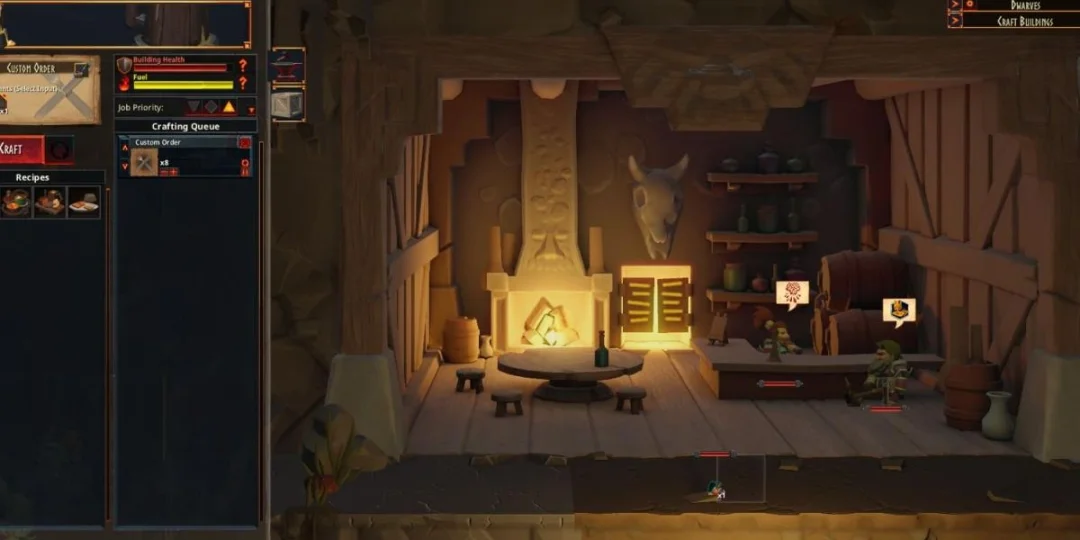
Task: Remove the Custom Order from crafting queue
Action: click(244, 143)
